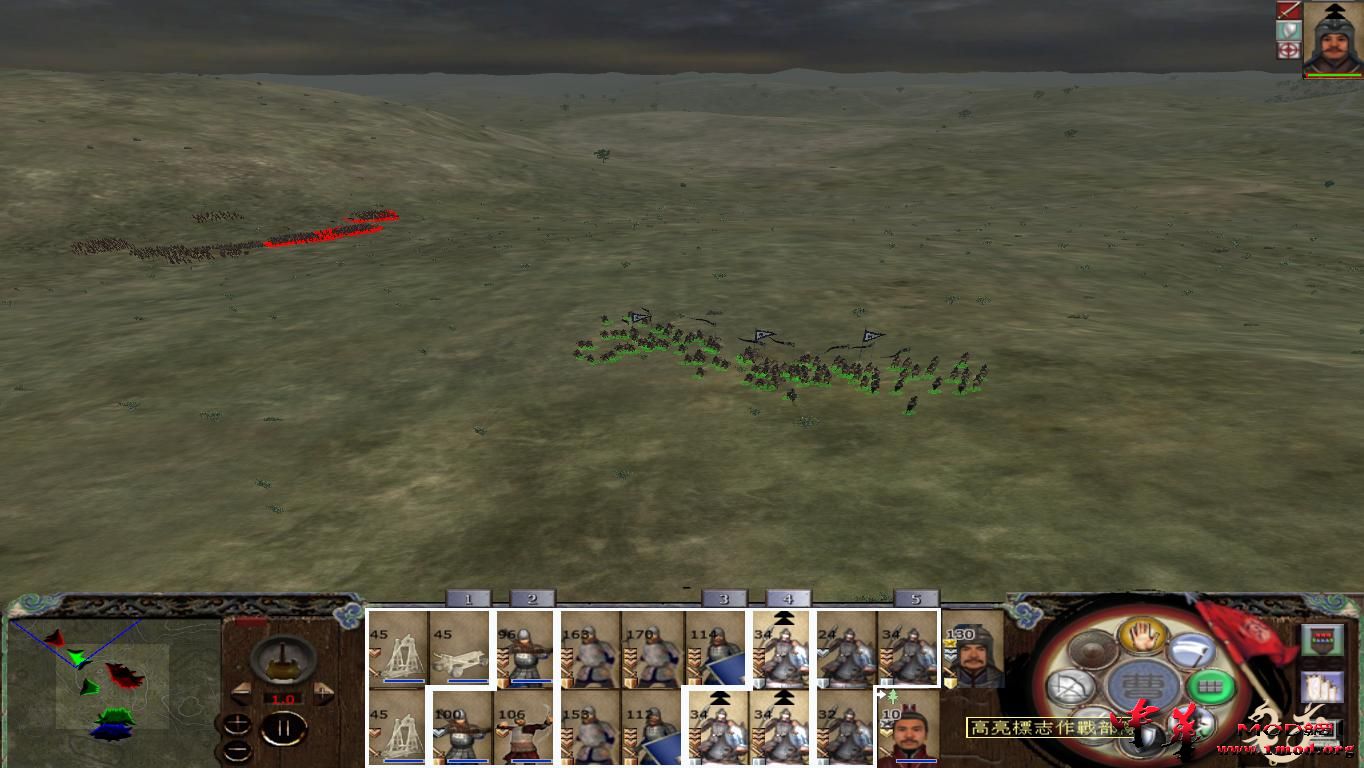Pause the battle with the pause button
The width and height of the screenshot is (1364, 768).
pos(285,727)
